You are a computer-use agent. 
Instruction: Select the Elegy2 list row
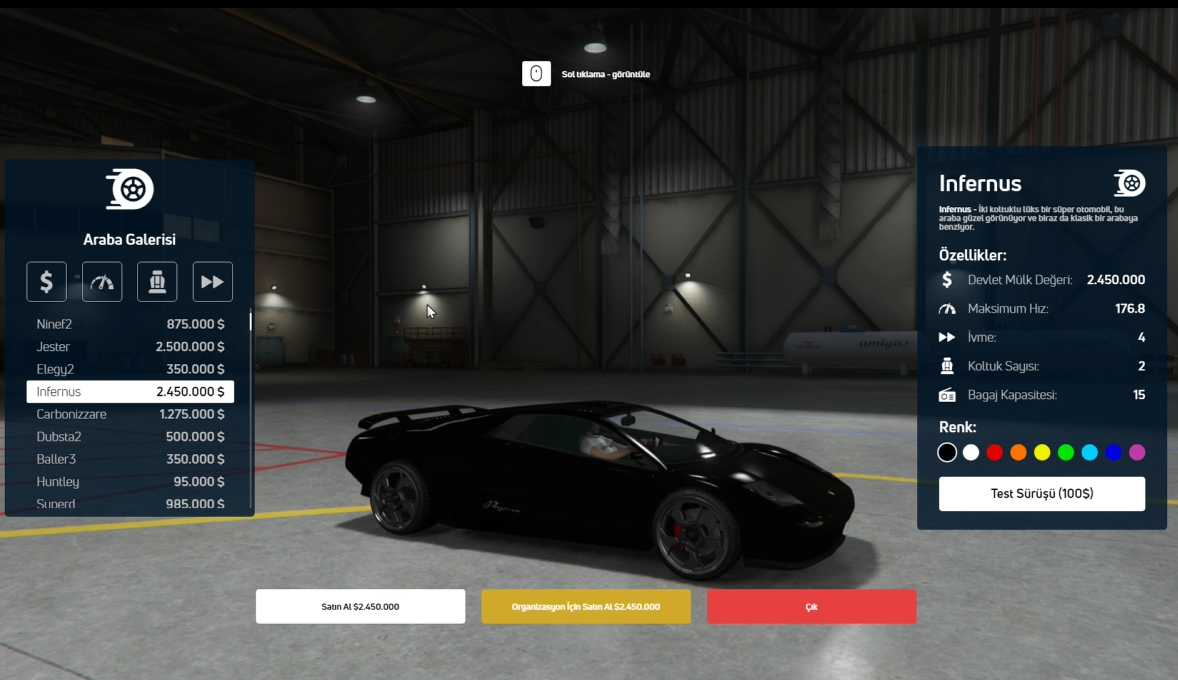pyautogui.click(x=130, y=369)
